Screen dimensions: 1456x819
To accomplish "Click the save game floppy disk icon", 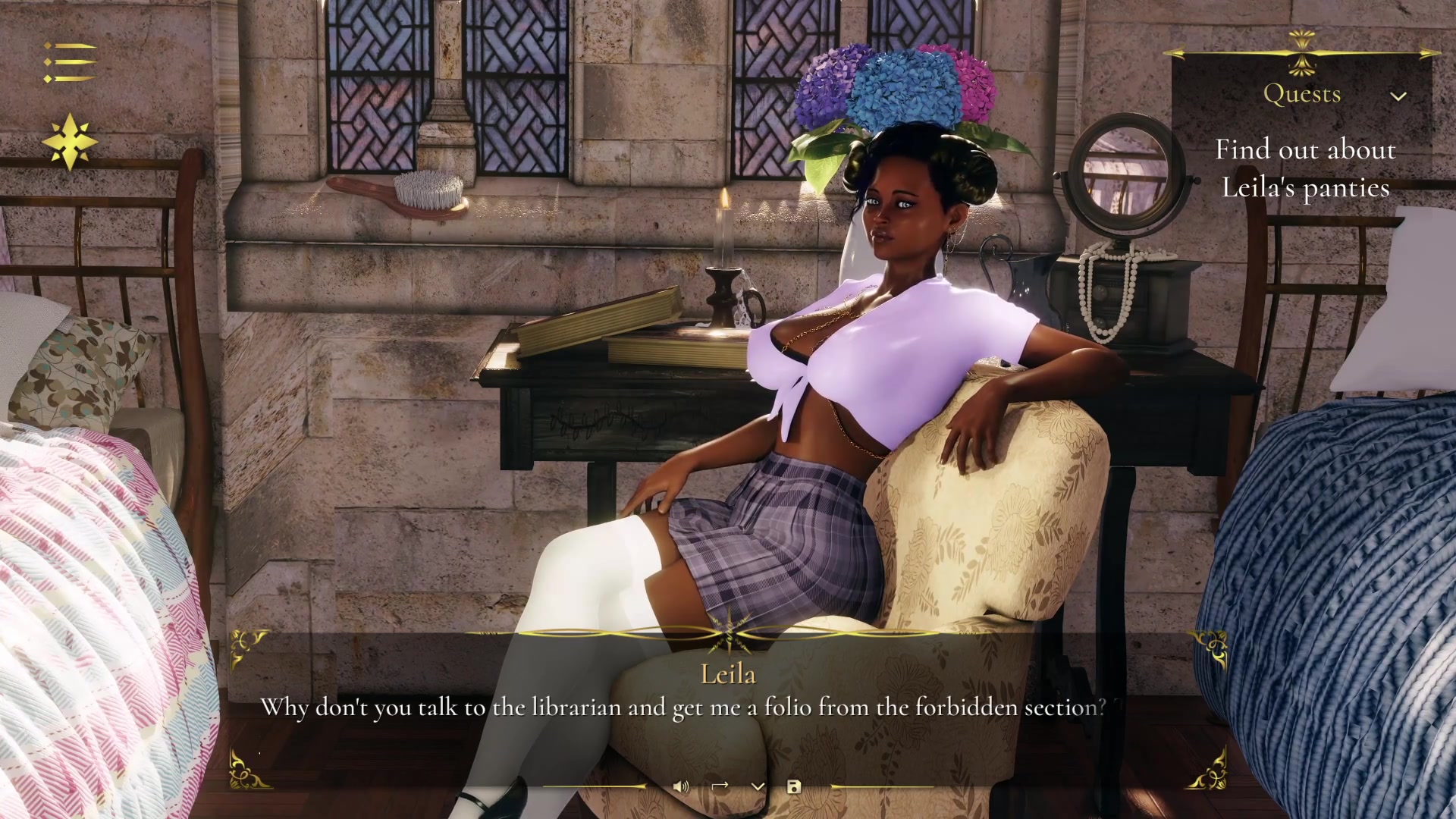I will [794, 787].
